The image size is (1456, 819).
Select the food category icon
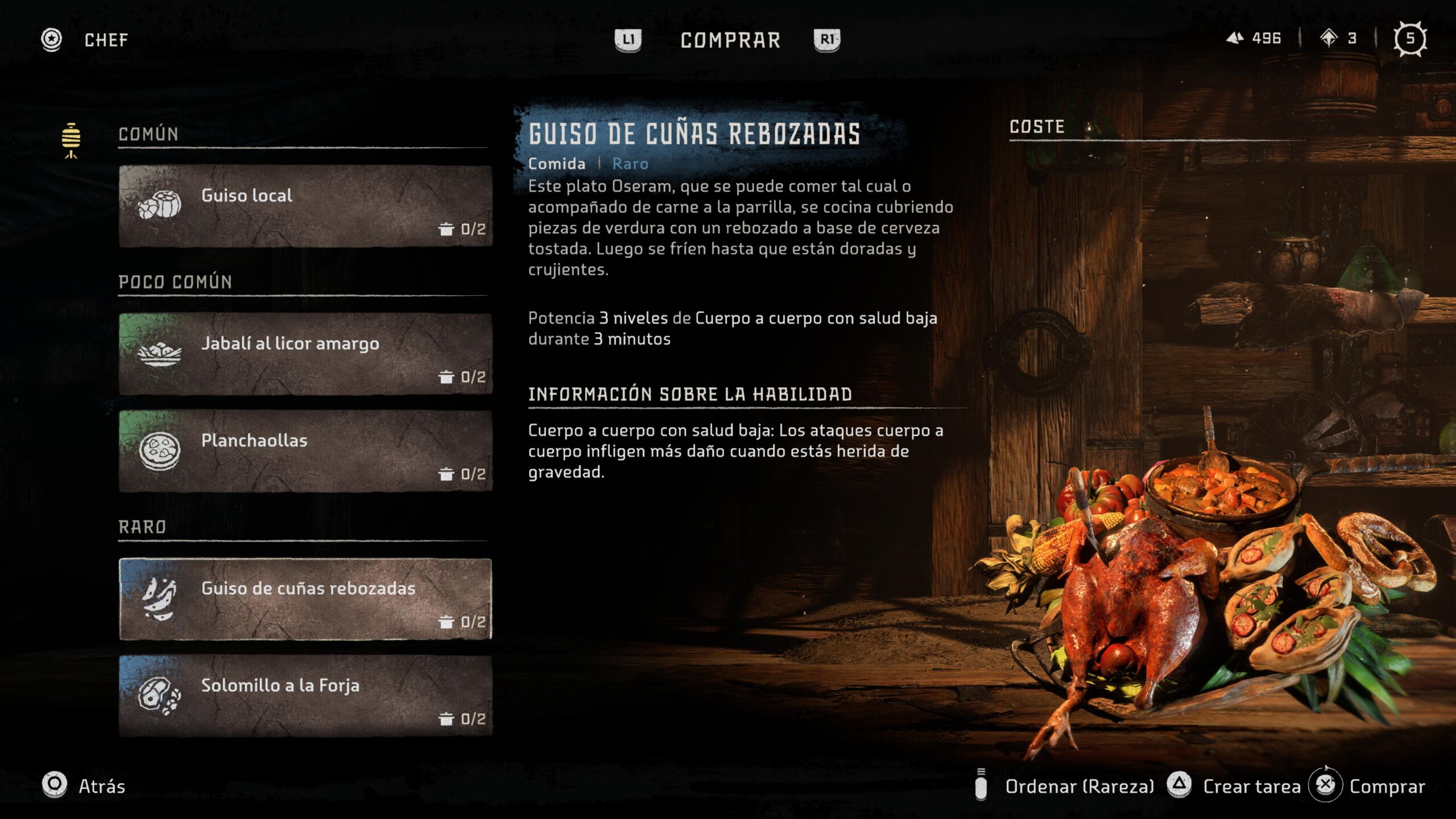(x=71, y=140)
